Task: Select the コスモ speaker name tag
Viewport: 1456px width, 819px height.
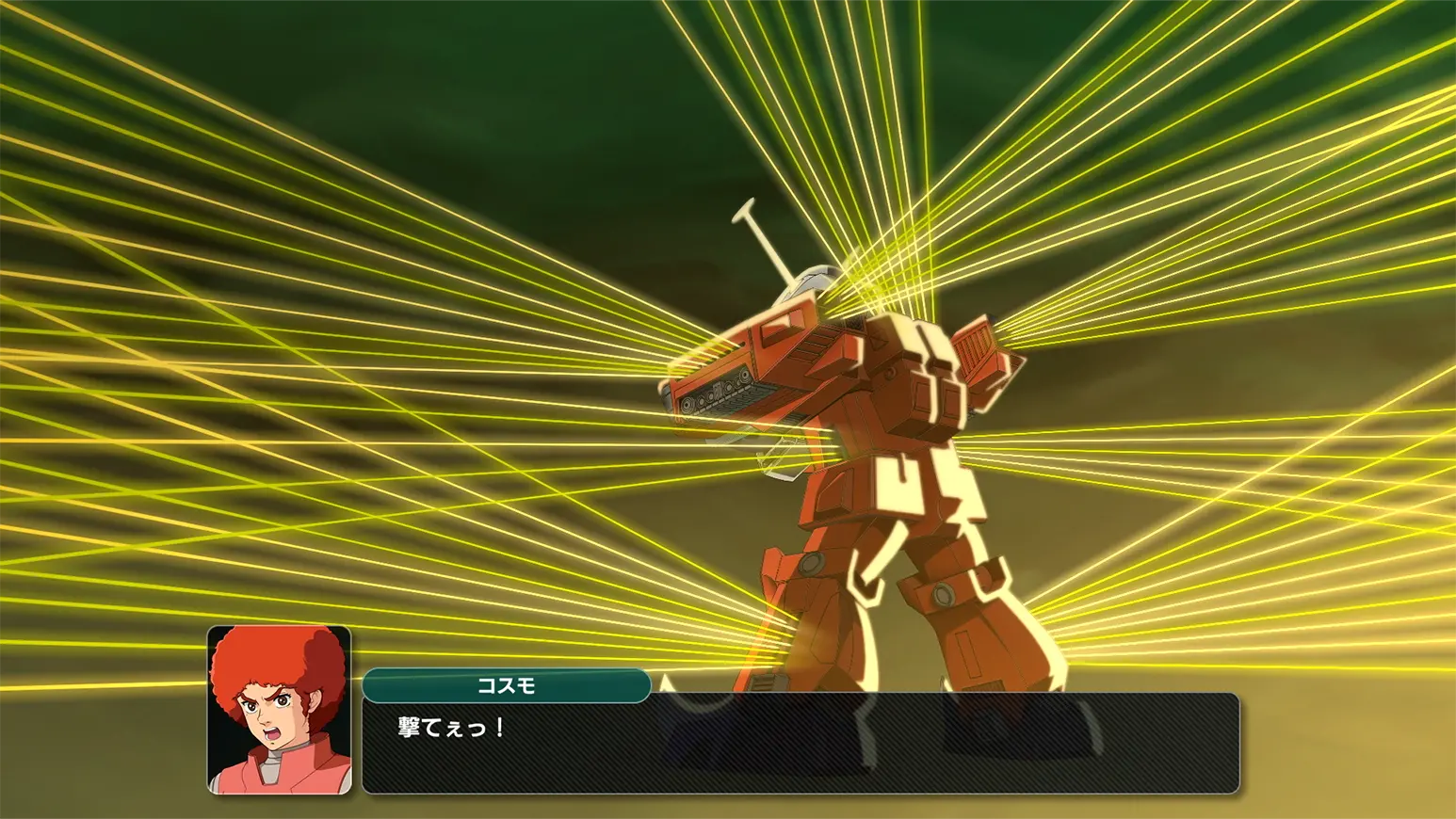Action: (x=506, y=685)
